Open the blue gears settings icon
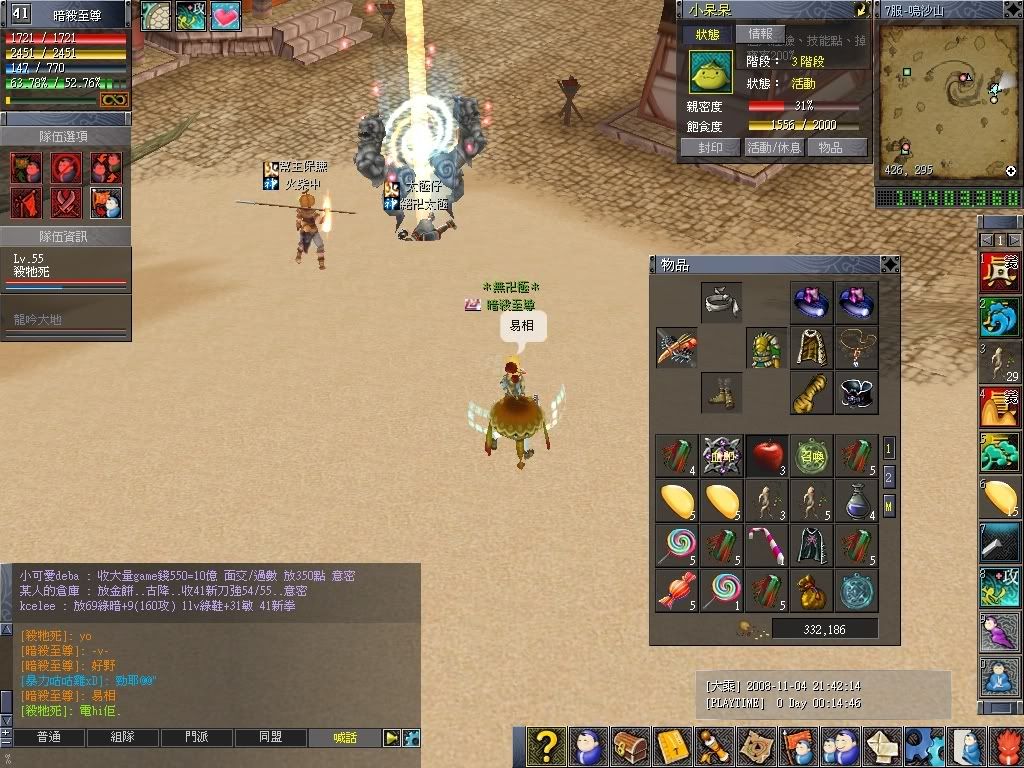Screen dimensions: 1024x768 click(x=923, y=747)
